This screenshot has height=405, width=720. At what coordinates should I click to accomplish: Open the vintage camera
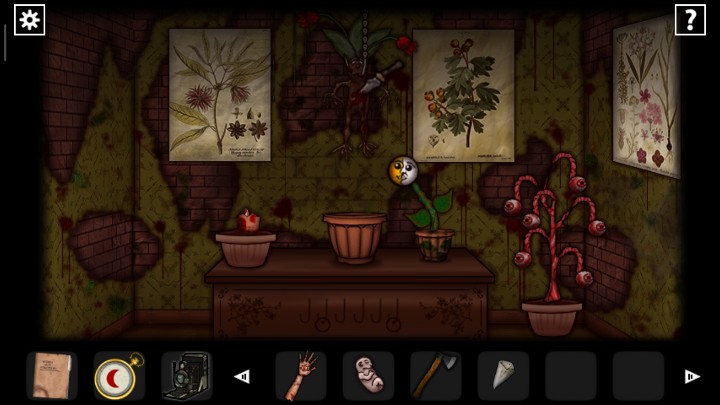point(186,376)
